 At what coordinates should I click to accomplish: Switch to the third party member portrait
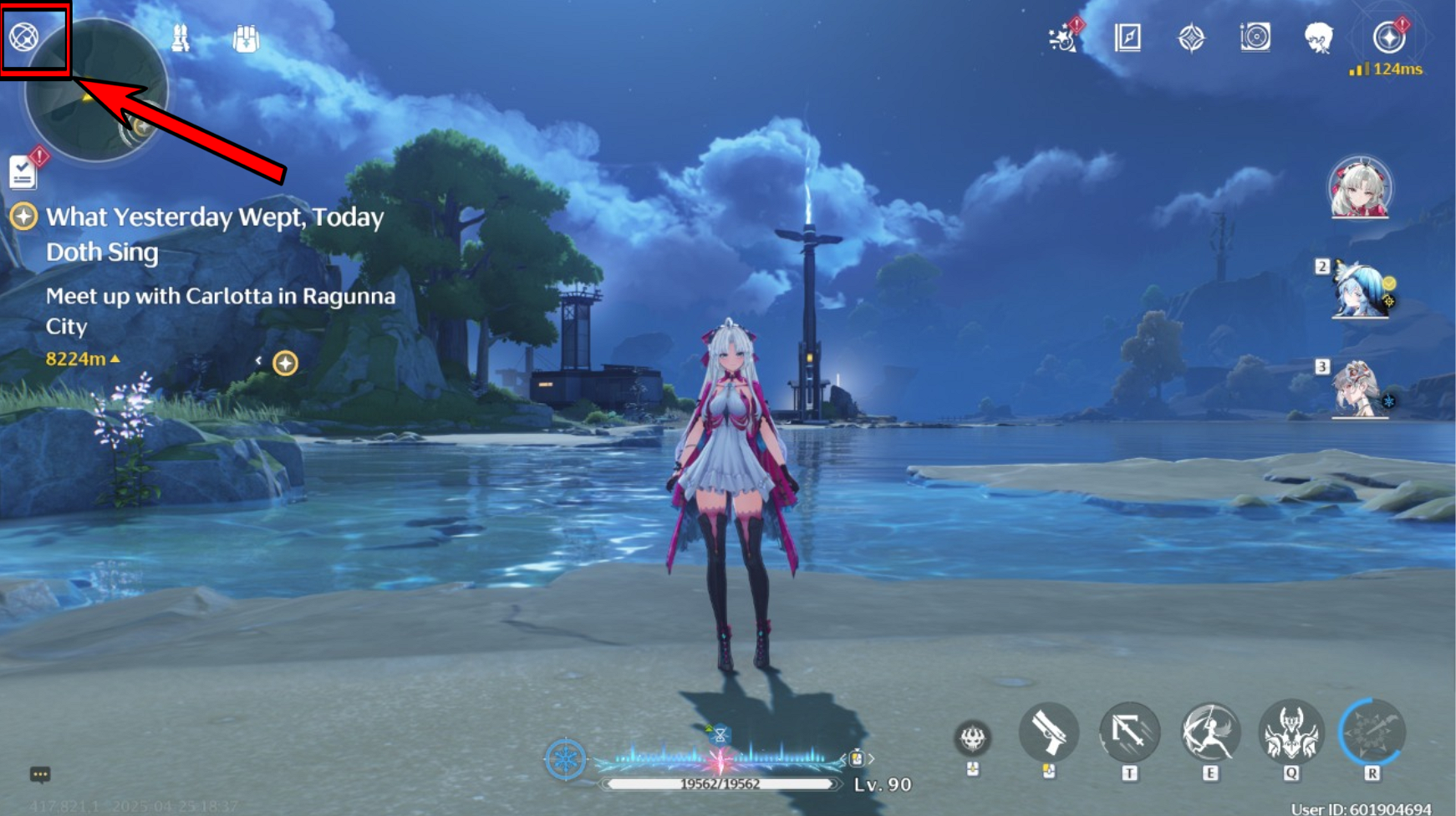[1359, 390]
